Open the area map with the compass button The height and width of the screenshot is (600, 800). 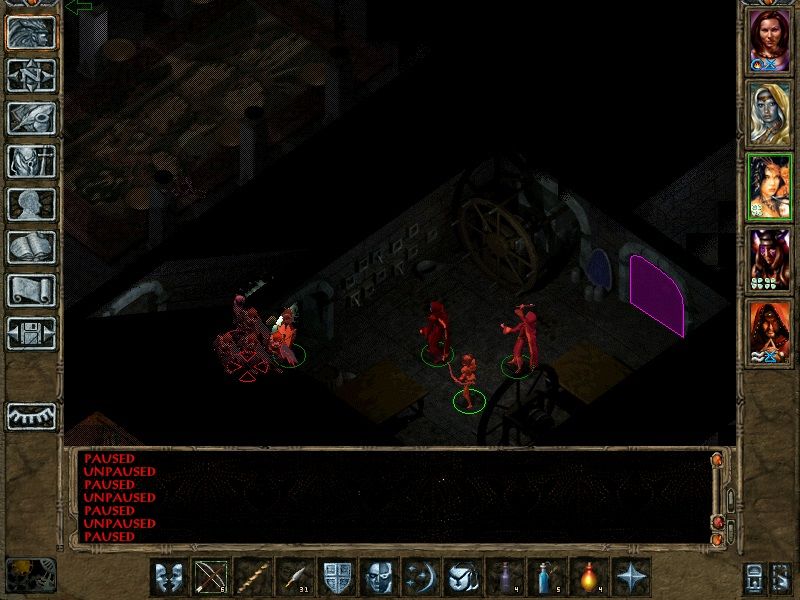[x=32, y=74]
